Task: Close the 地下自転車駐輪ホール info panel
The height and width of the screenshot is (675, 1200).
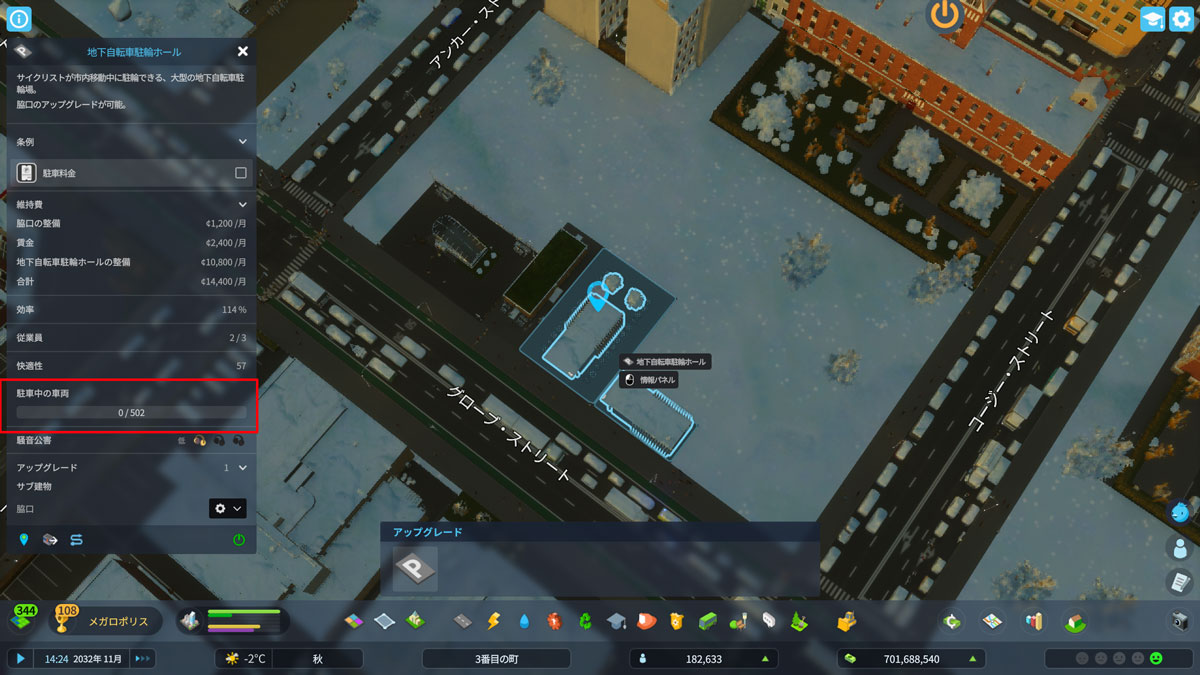Action: 243,51
